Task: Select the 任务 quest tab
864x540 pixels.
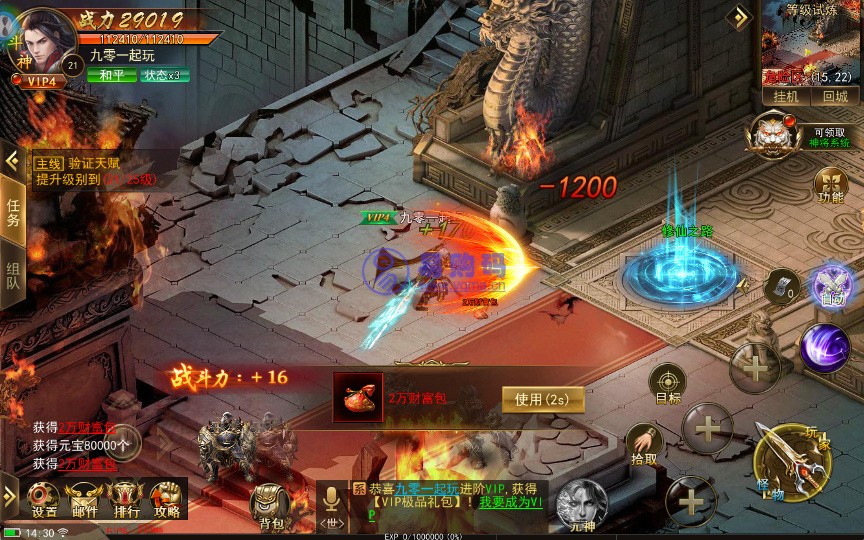Action: pos(13,212)
